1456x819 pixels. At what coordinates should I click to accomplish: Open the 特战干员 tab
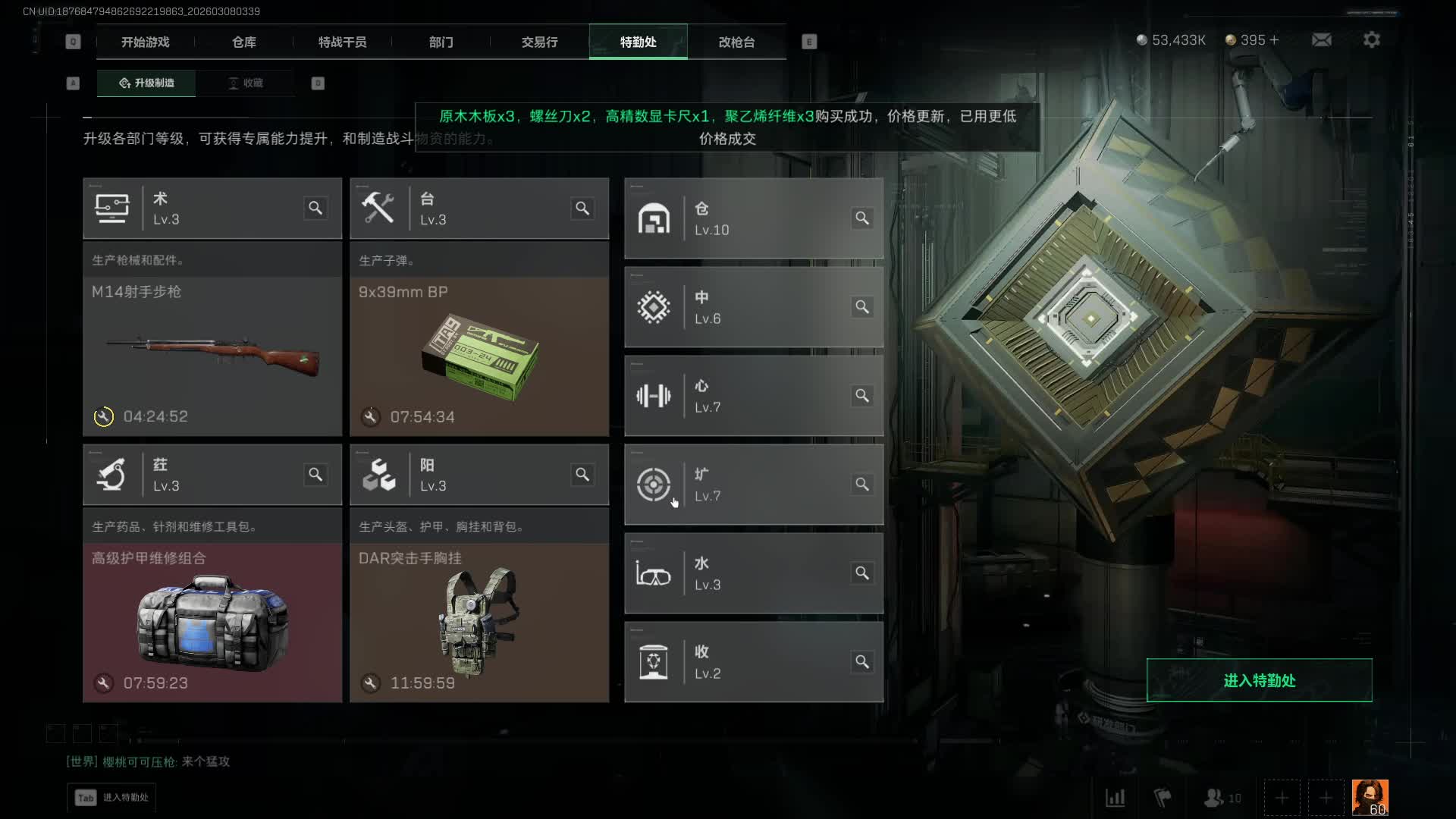coord(342,42)
